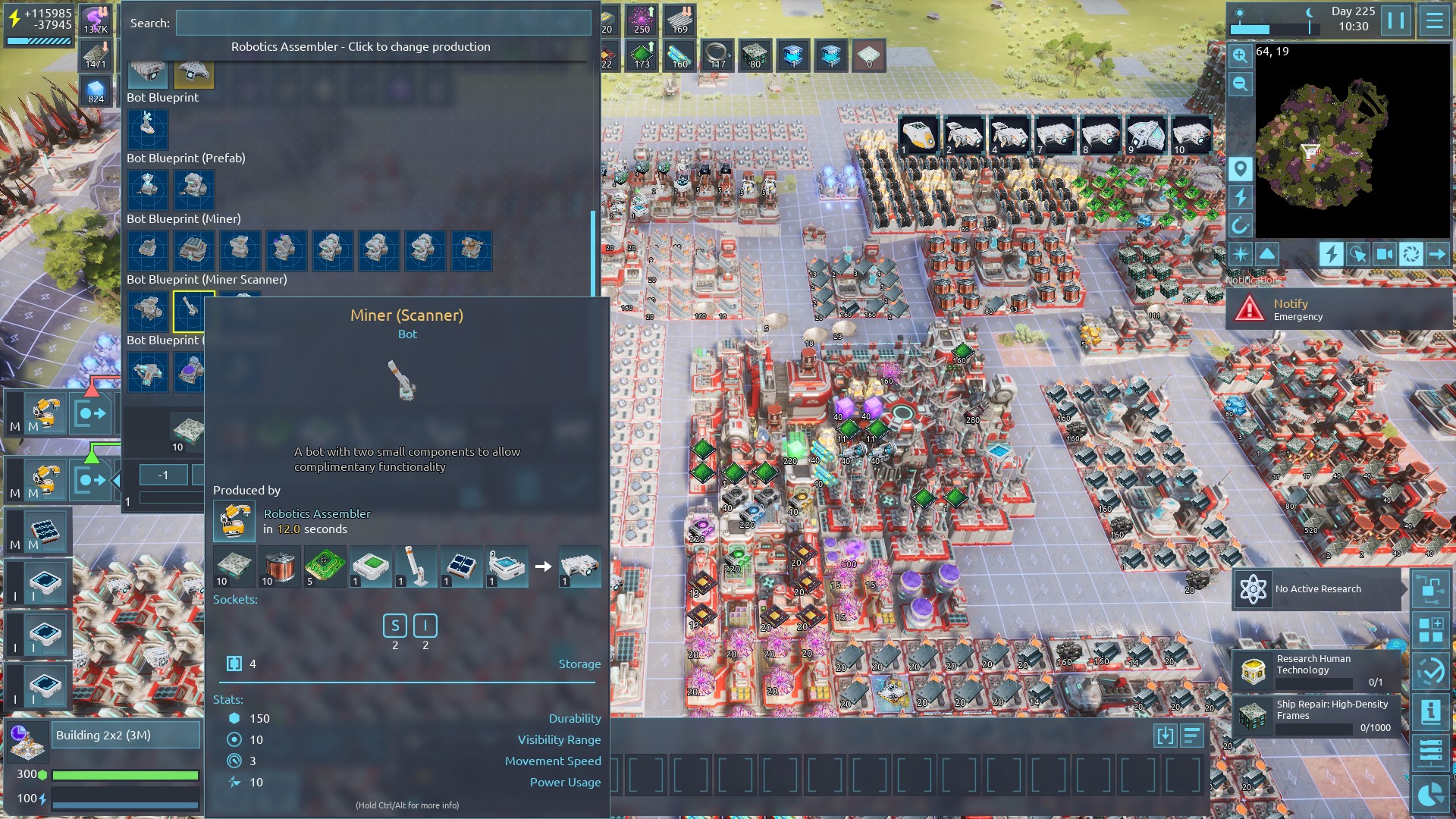Screen dimensions: 1456x819
Task: Click the -1 quantity stepper button
Action: click(x=163, y=475)
